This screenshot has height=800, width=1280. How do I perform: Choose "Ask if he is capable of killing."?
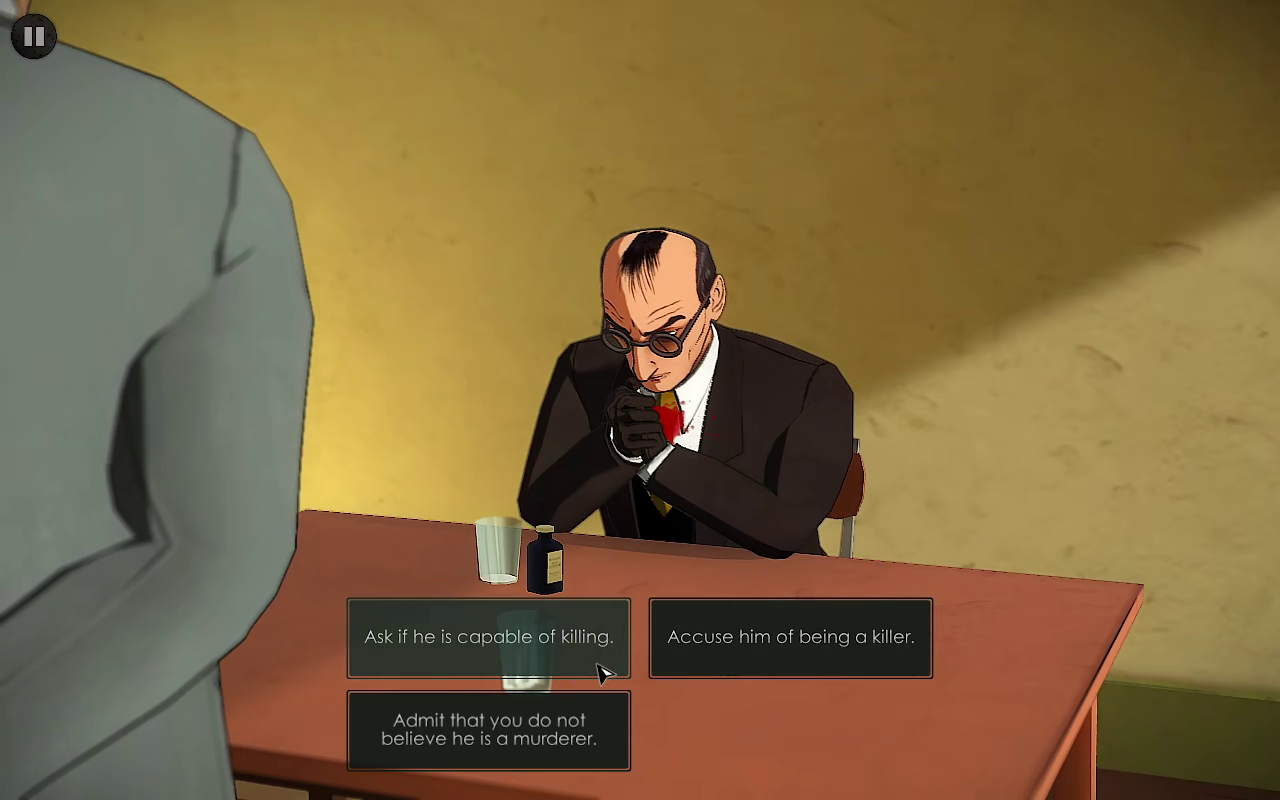[488, 637]
